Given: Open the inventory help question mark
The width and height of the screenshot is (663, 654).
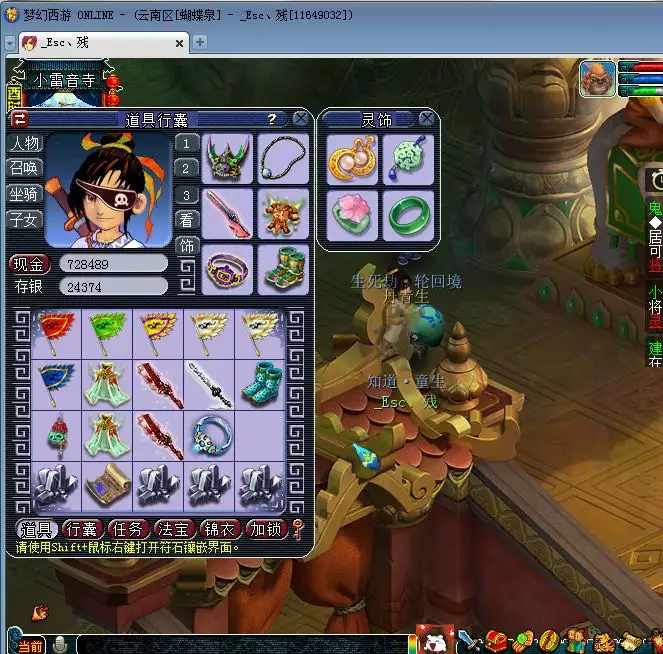Looking at the screenshot, I should [272, 119].
